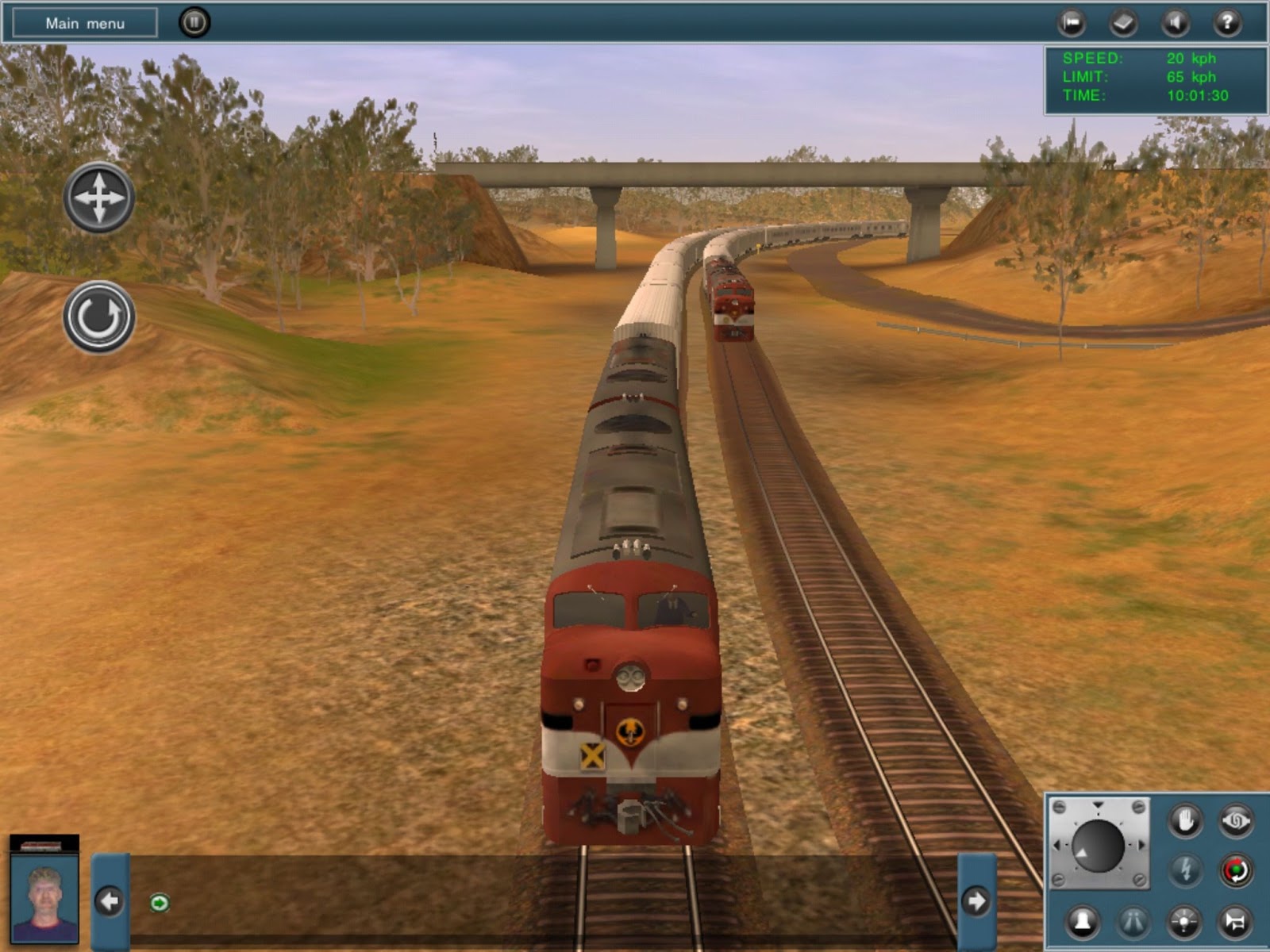The width and height of the screenshot is (1270, 952).
Task: Mute the game sound
Action: pos(1176,22)
